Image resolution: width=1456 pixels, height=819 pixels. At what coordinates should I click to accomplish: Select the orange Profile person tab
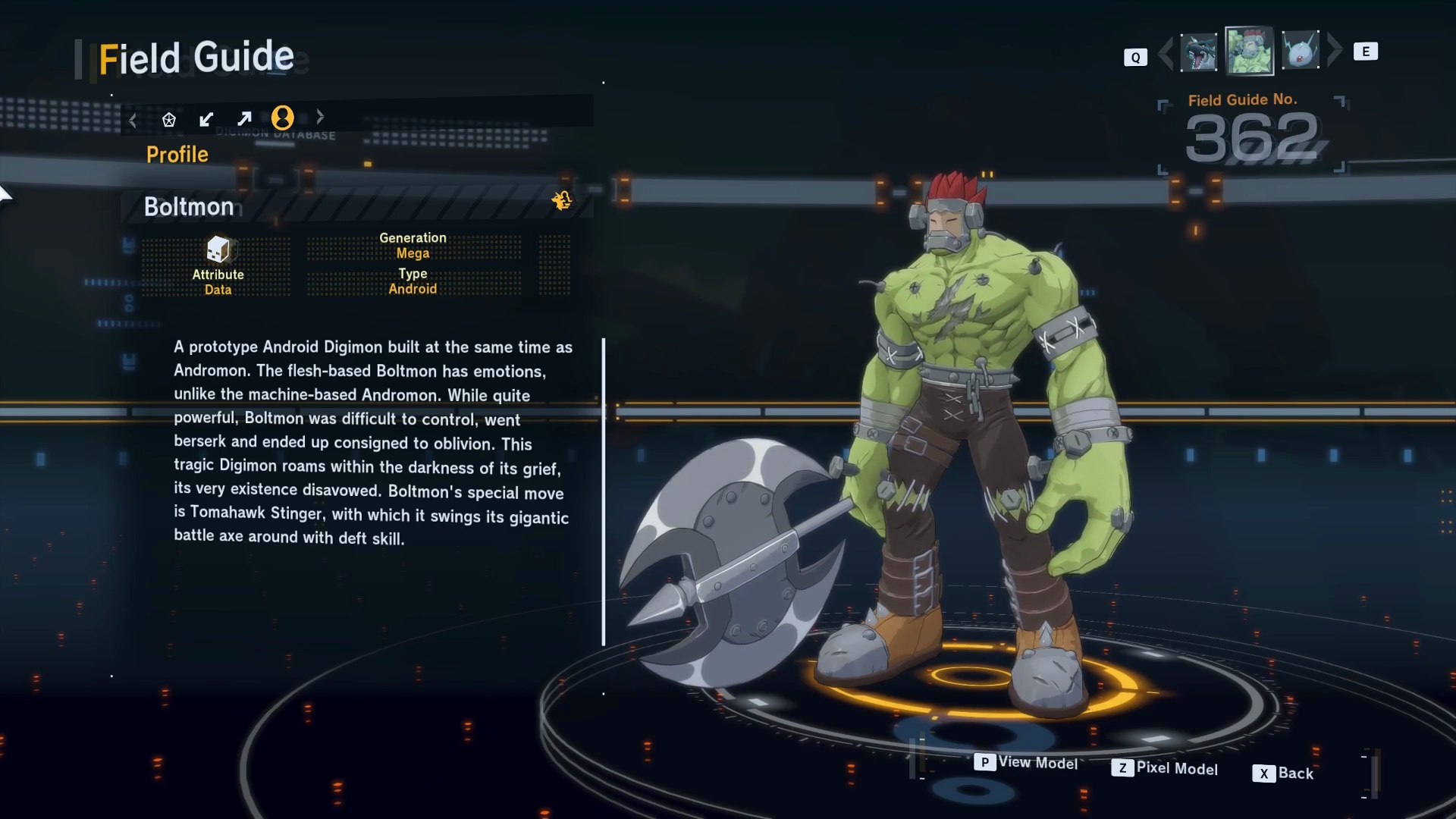(282, 118)
